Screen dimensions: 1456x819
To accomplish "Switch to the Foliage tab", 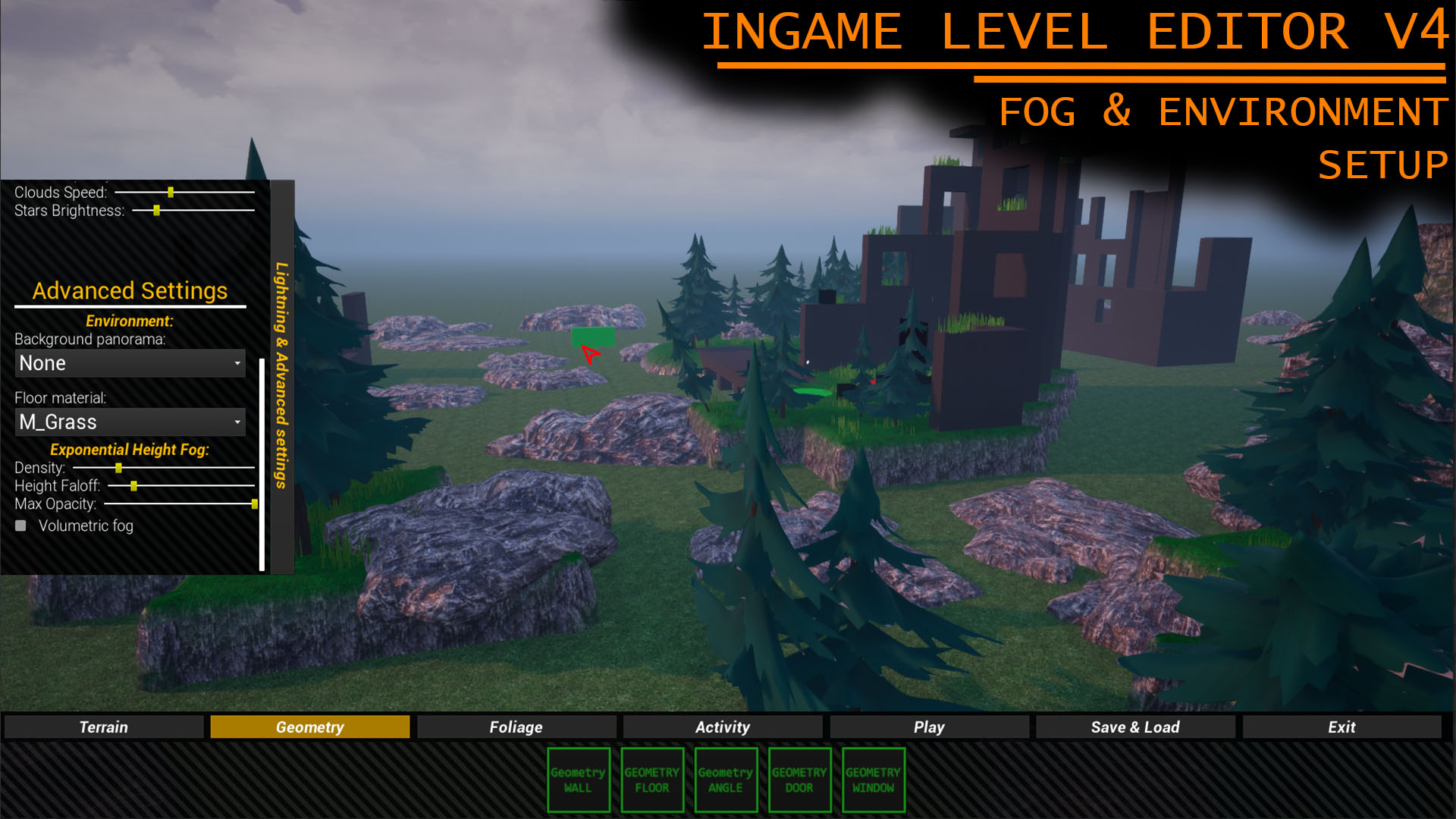I will pos(516,726).
